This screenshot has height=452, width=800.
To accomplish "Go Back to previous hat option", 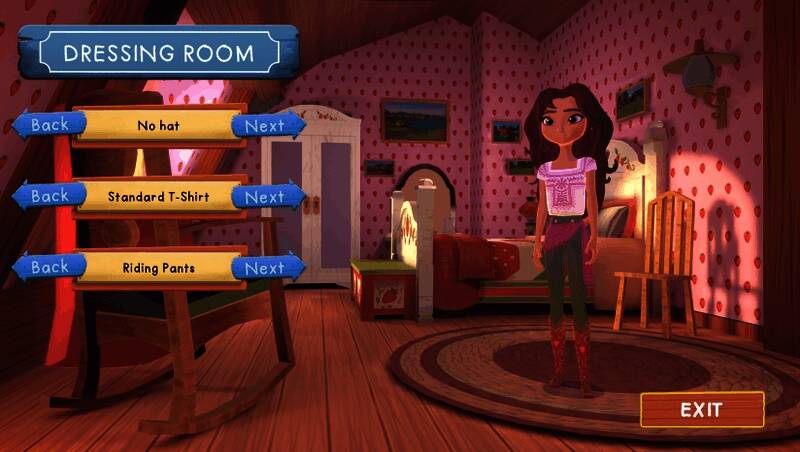I will coord(48,125).
